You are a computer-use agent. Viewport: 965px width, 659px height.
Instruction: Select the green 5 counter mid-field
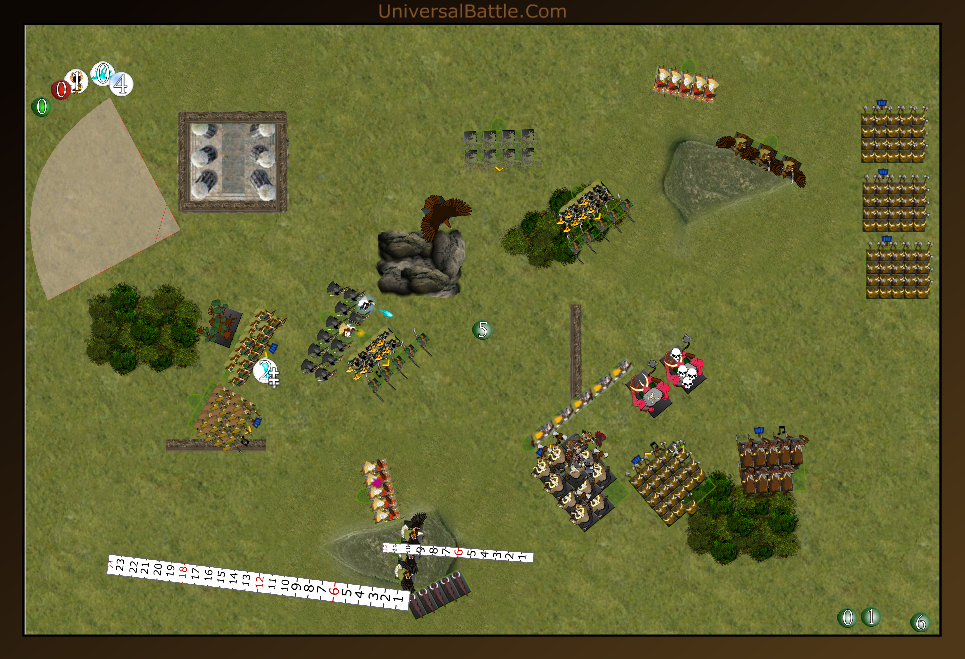[x=483, y=330]
